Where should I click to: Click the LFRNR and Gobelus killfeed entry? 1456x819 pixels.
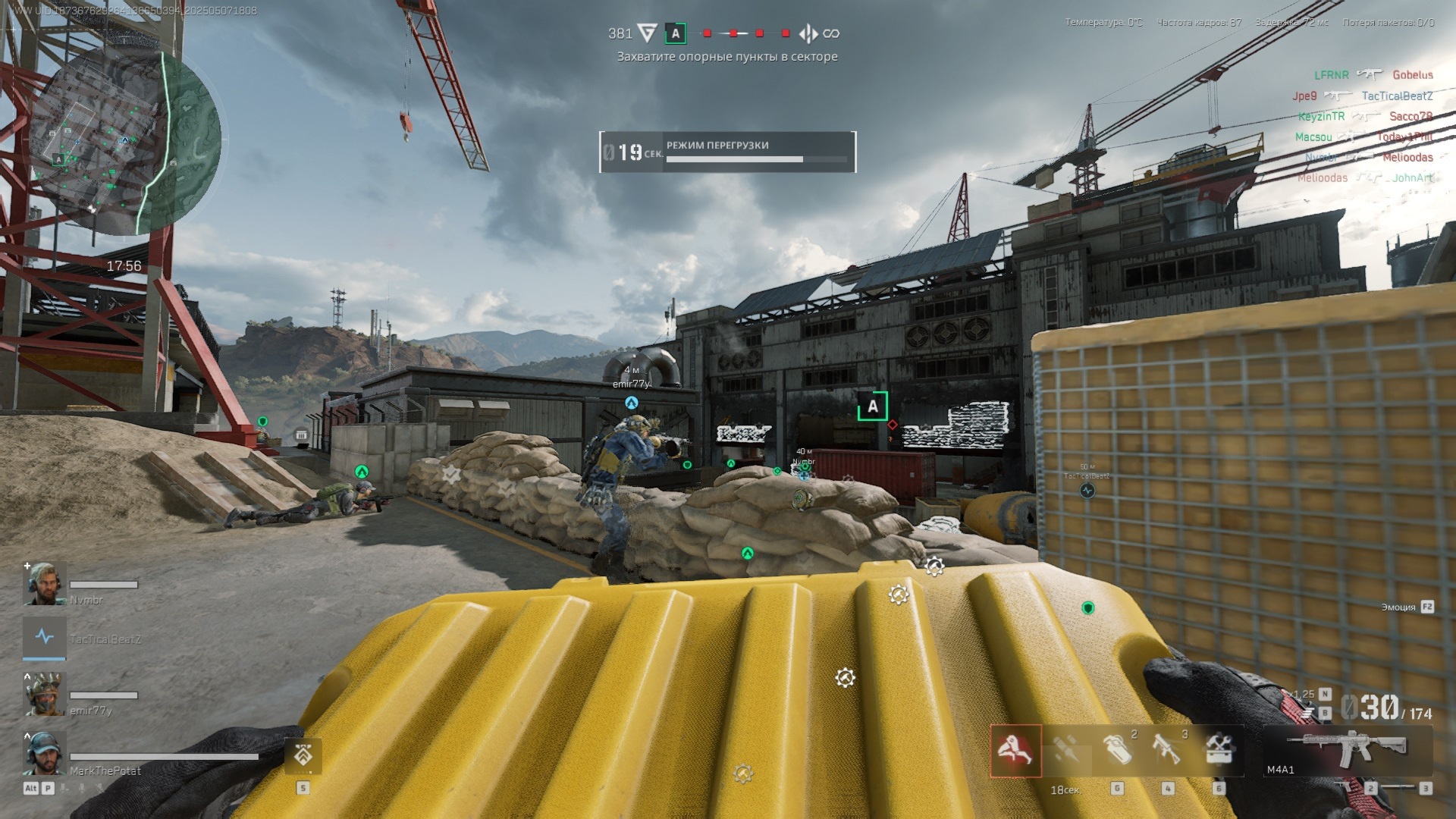[1373, 75]
